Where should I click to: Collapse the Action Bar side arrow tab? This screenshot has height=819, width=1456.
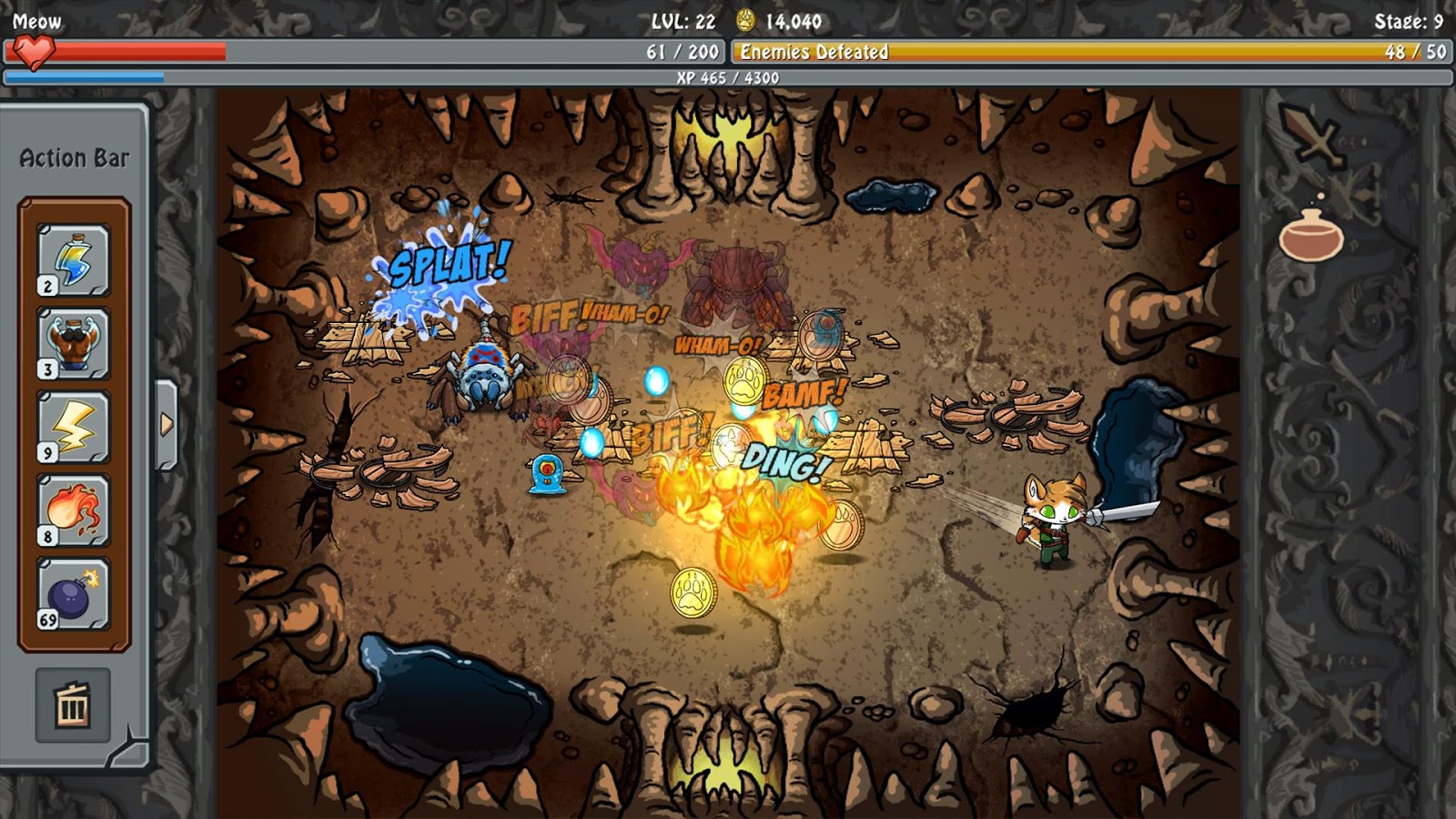[167, 421]
